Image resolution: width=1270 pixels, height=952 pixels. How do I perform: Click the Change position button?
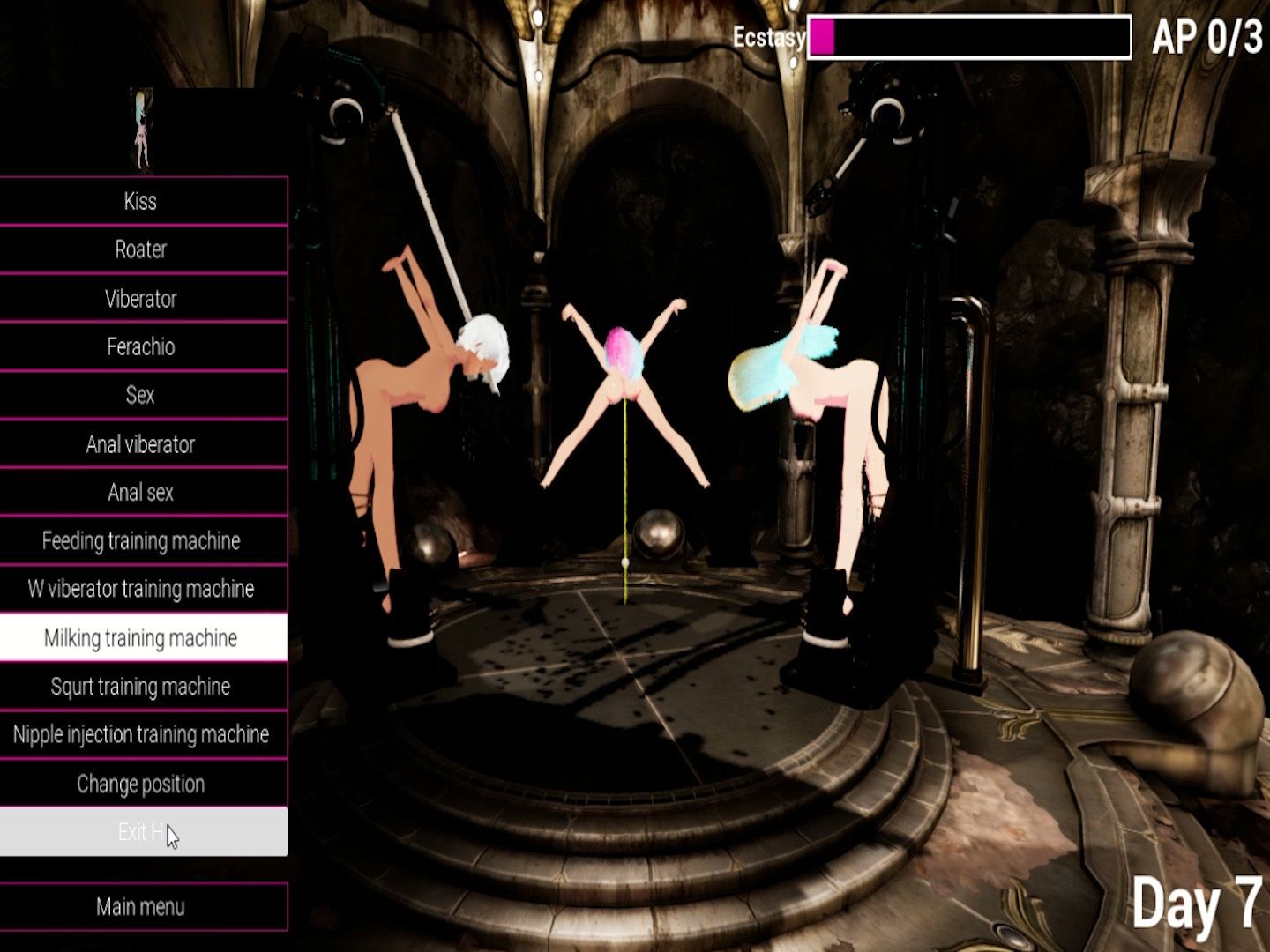[141, 784]
